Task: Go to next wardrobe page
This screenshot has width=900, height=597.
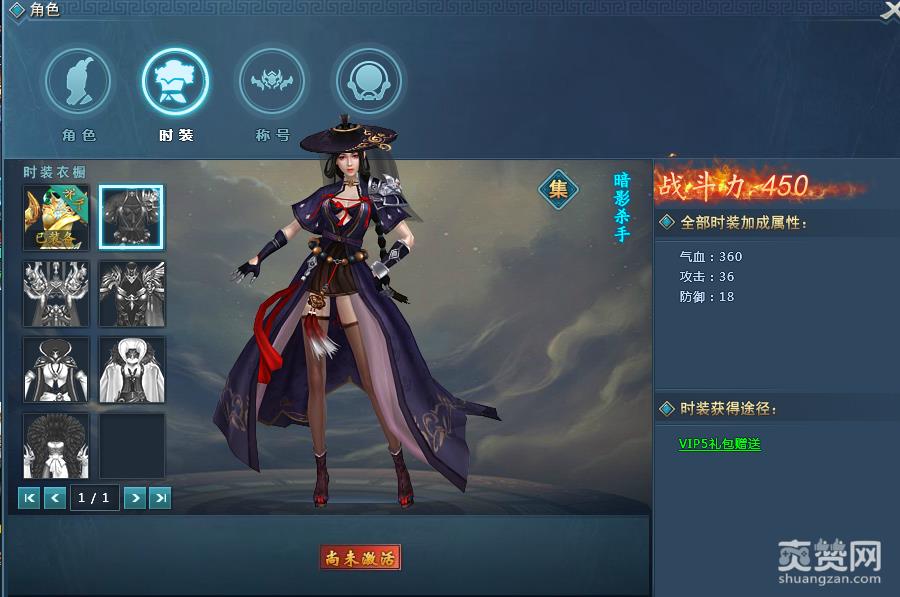Action: 135,497
